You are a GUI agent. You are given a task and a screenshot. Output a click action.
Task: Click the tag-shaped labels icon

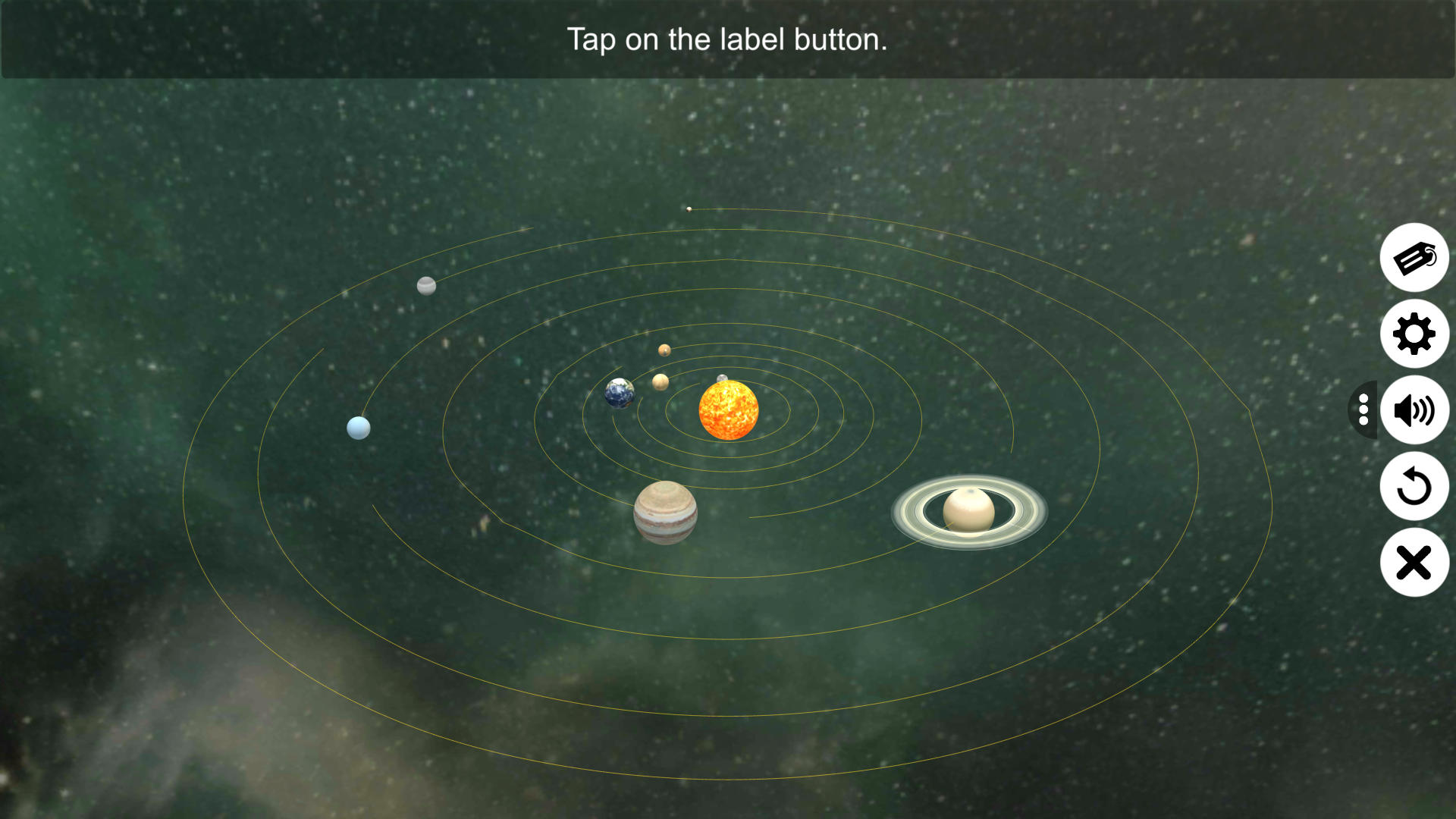tap(1414, 258)
